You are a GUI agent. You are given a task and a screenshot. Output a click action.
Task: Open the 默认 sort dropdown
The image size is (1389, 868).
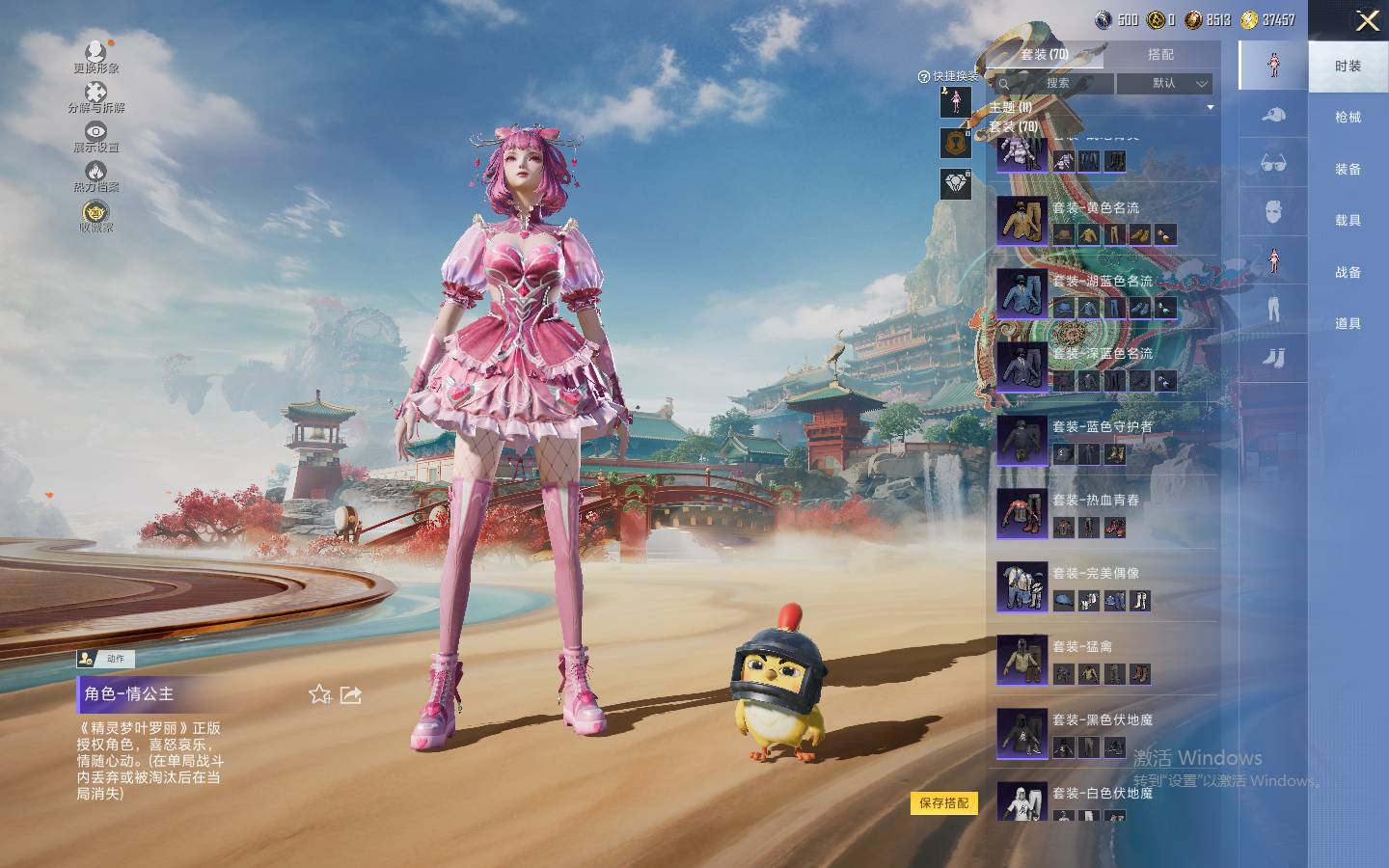[1165, 84]
